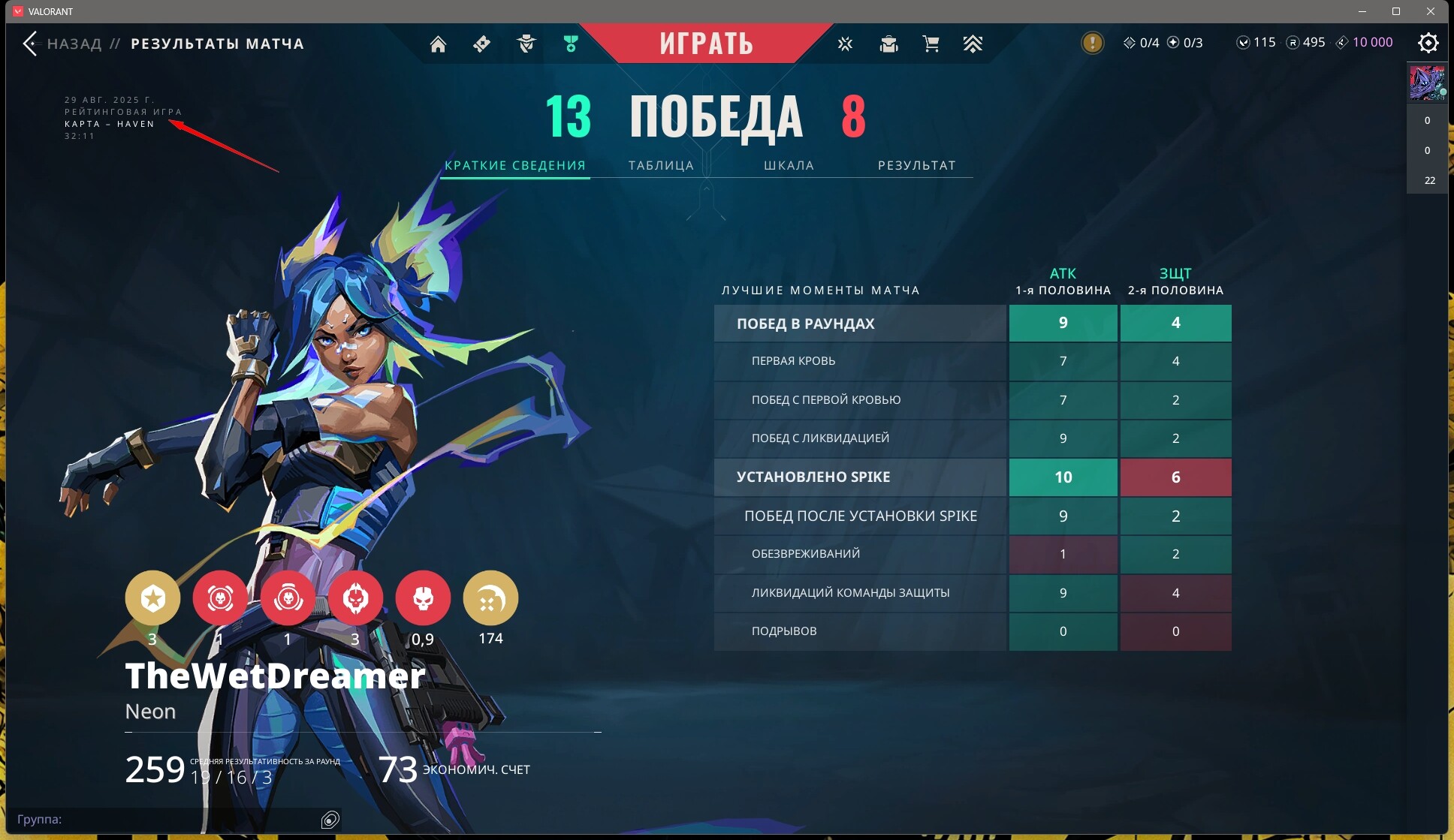Open the store shopping cart icon
Image resolution: width=1454 pixels, height=840 pixels.
tap(931, 44)
